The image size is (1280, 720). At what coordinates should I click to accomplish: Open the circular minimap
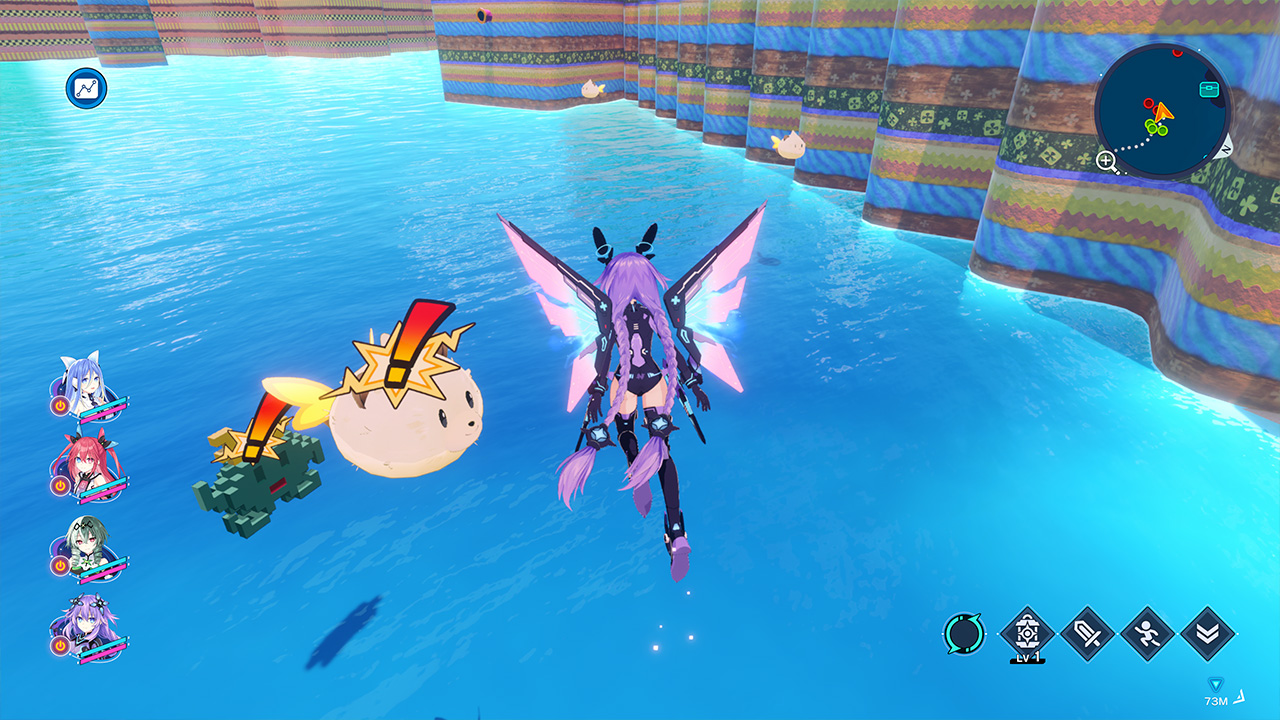[x=1162, y=111]
